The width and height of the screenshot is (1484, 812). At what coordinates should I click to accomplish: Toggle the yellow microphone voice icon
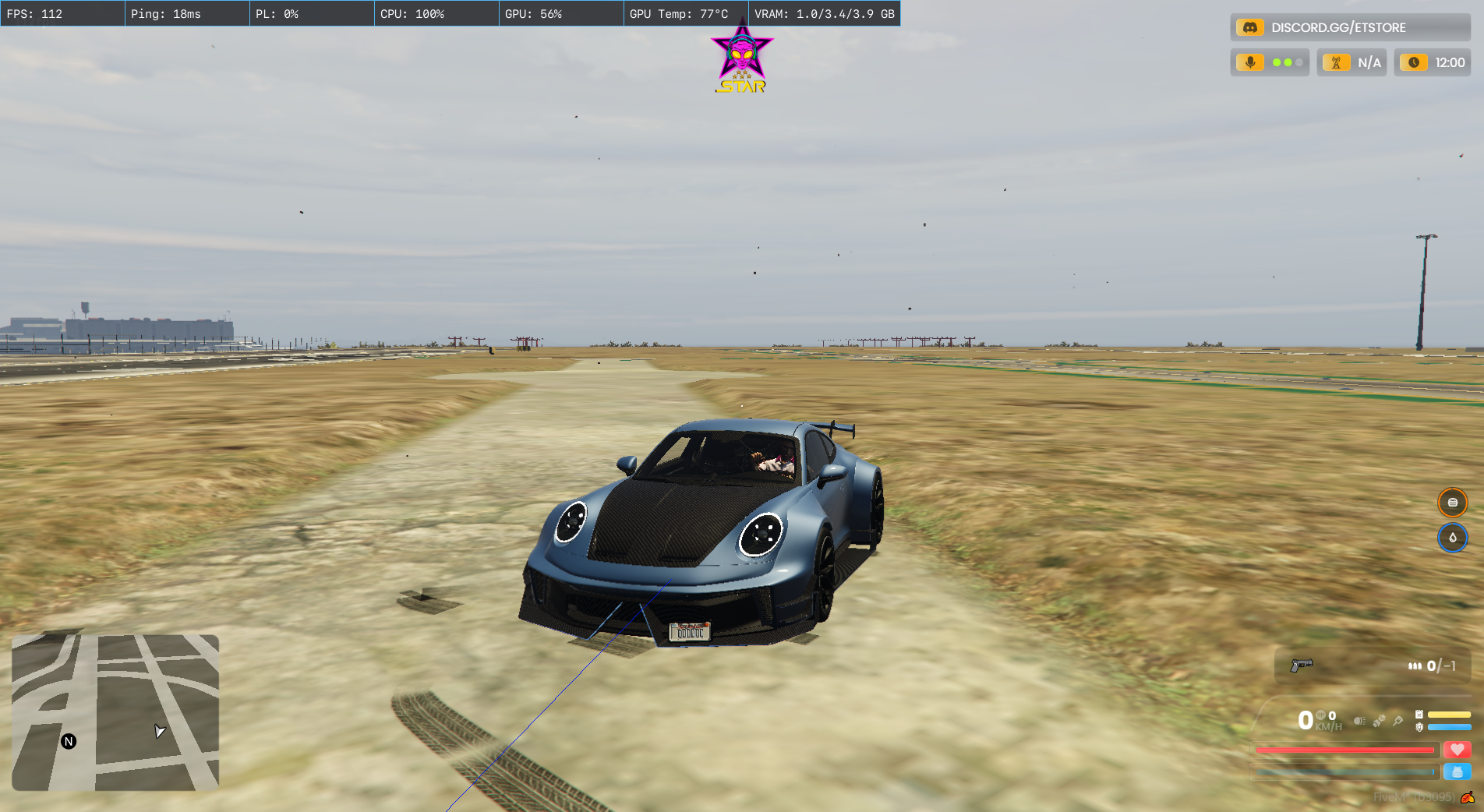(1250, 62)
